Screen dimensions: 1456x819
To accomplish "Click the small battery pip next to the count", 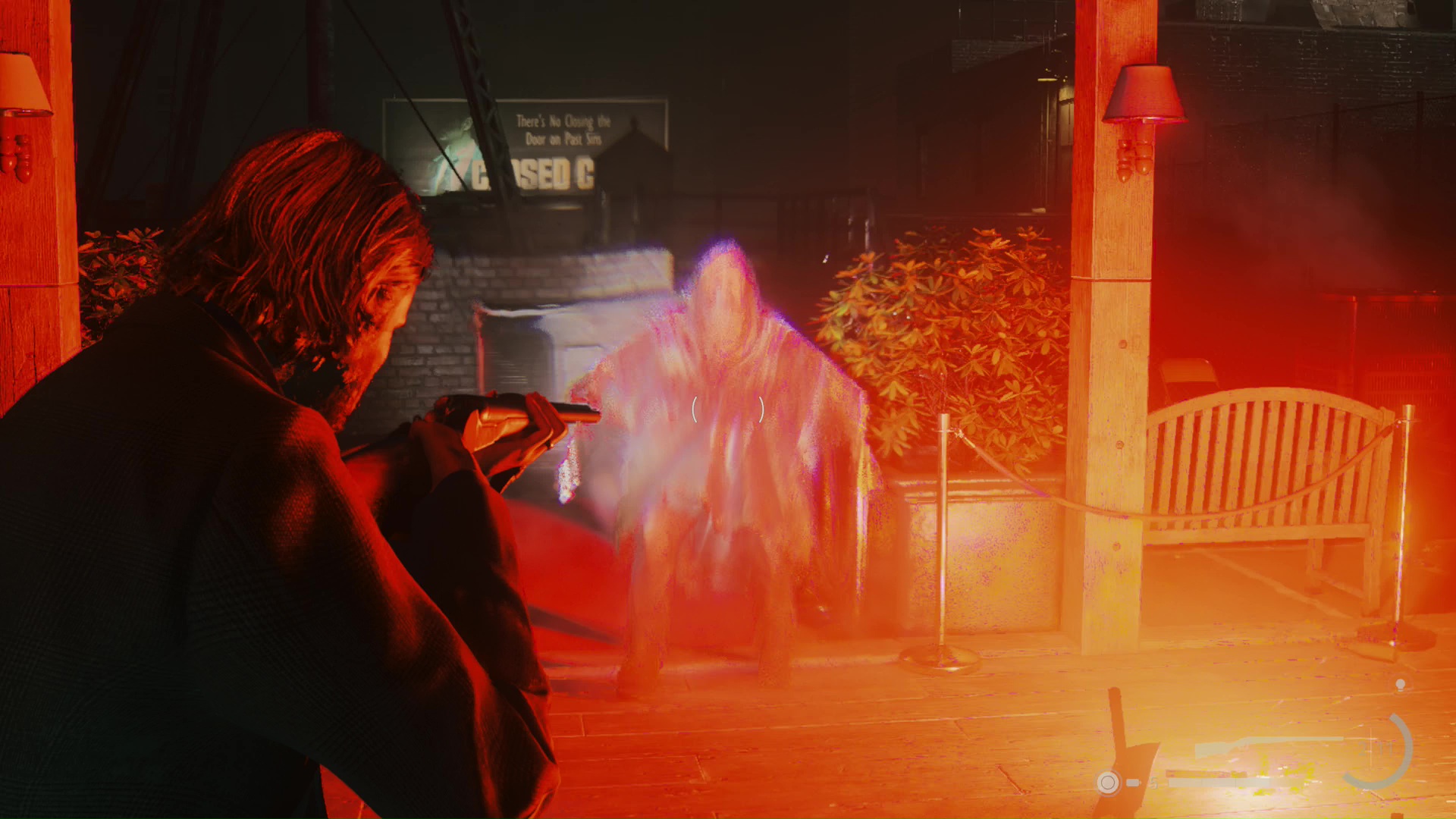I will (1133, 782).
